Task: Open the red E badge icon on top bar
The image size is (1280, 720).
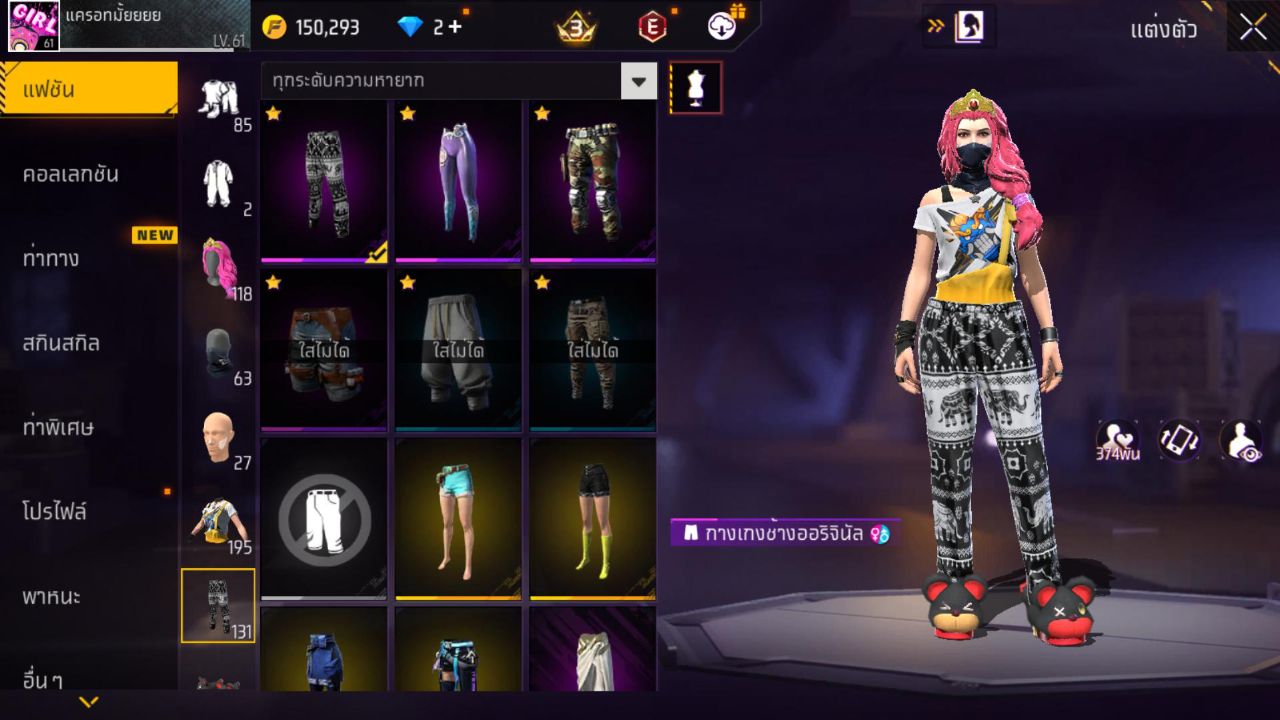Action: (x=650, y=27)
